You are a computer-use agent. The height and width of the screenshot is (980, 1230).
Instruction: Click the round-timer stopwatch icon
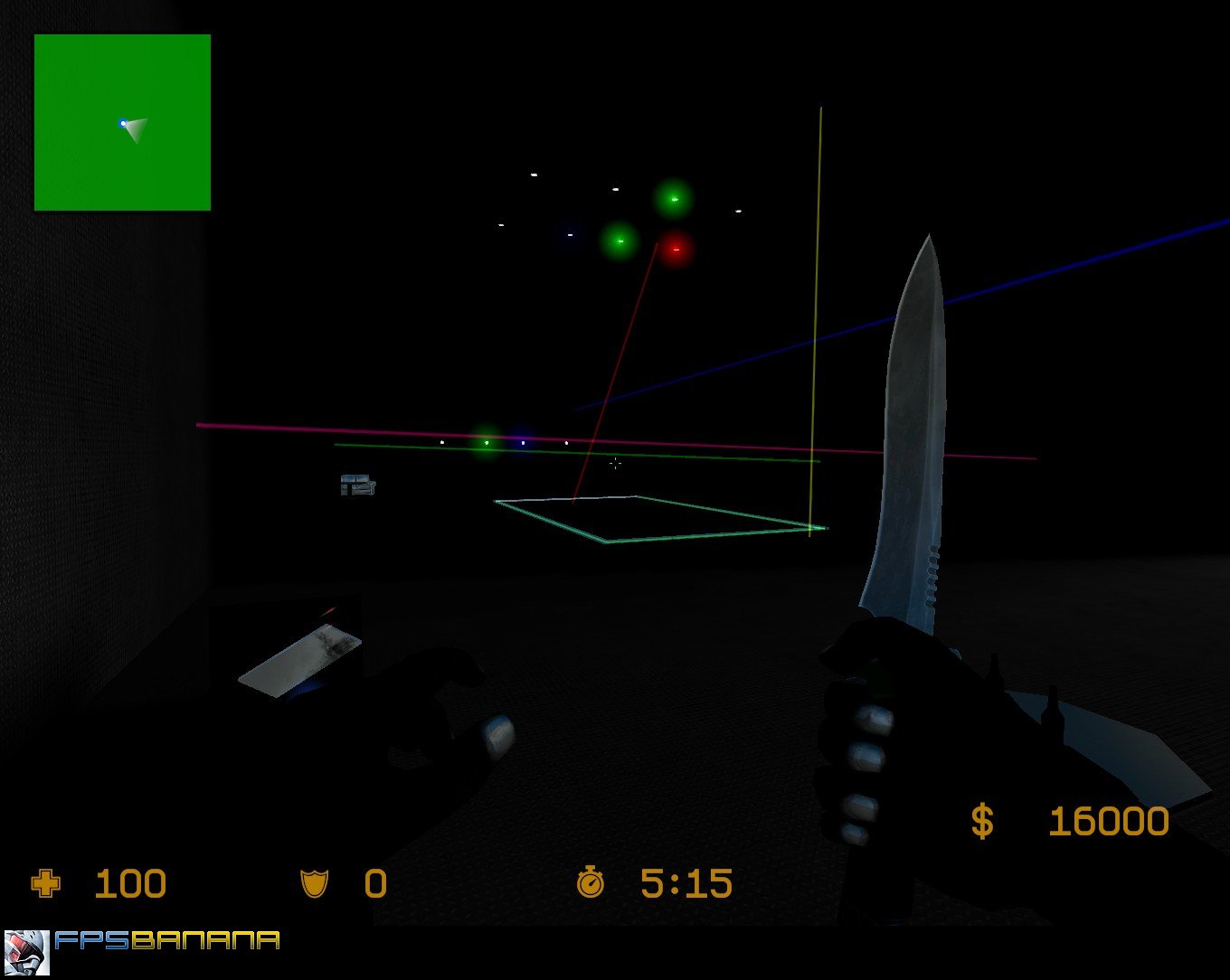point(592,882)
